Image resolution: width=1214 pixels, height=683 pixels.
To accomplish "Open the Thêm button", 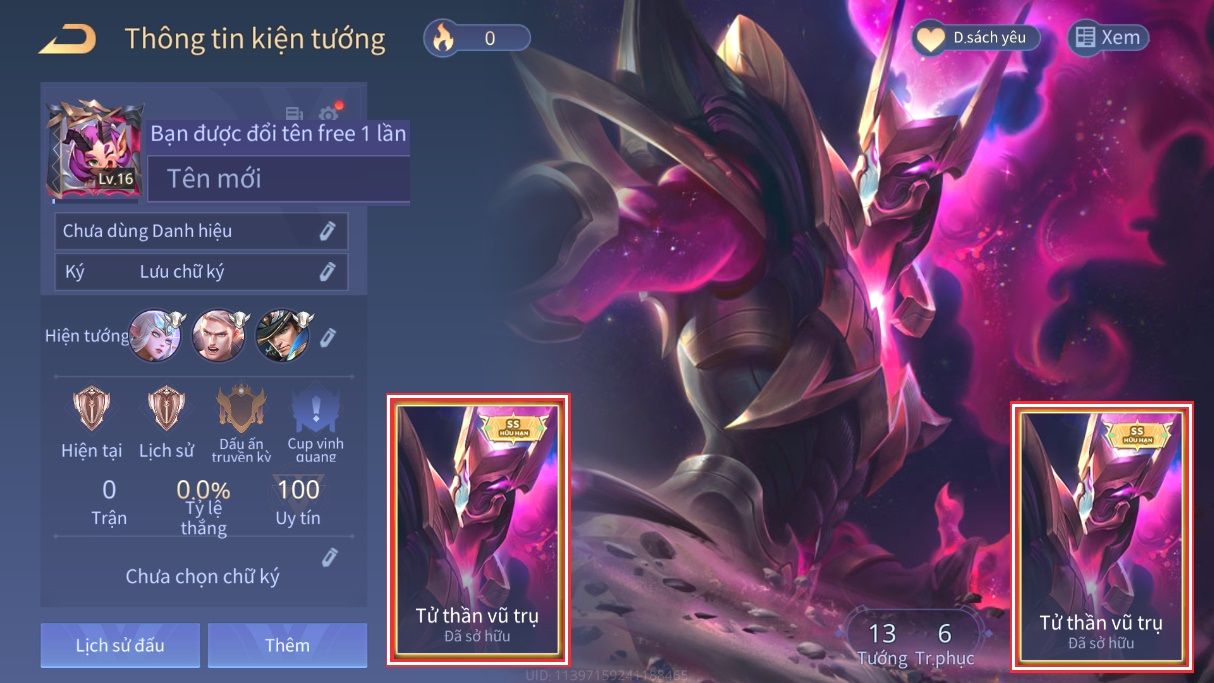I will pos(287,645).
